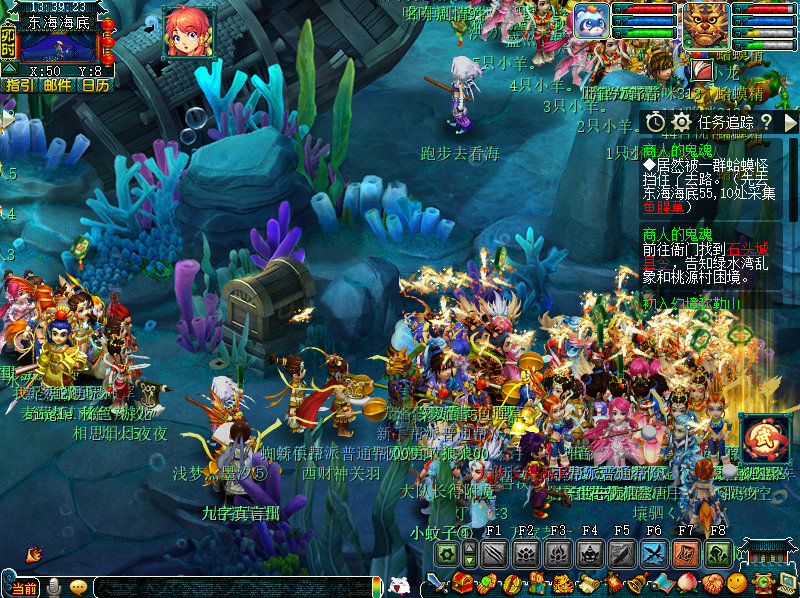Screen dimensions: 800x598
Task: Activate the F6 crossed blades skill
Action: point(654,554)
